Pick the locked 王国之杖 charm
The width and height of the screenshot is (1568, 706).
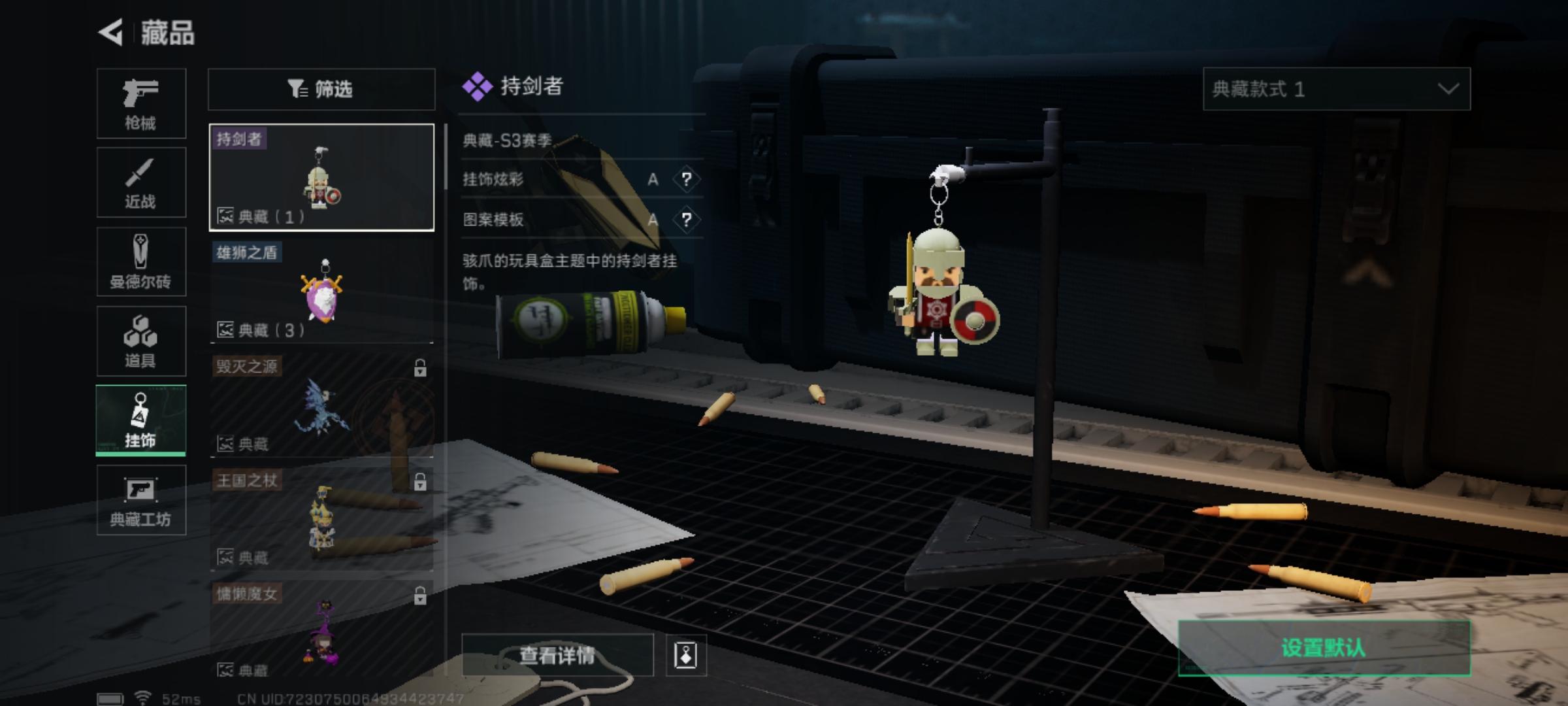pyautogui.click(x=321, y=518)
